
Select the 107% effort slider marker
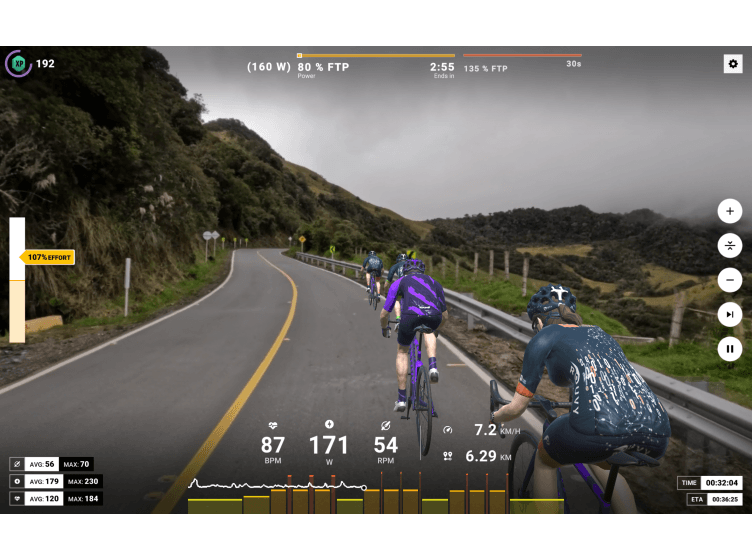pos(49,257)
